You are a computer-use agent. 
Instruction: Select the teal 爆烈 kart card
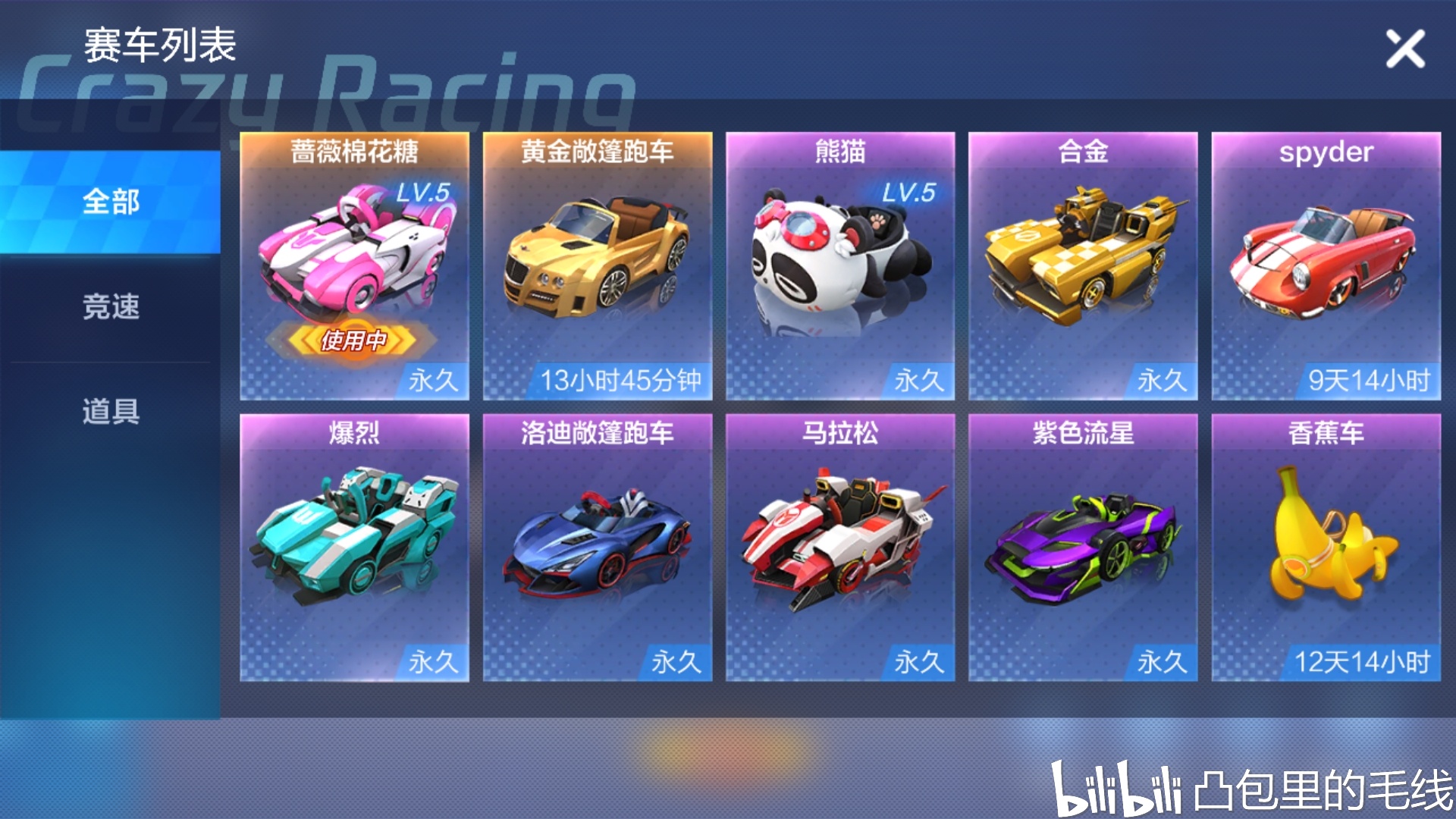point(354,547)
